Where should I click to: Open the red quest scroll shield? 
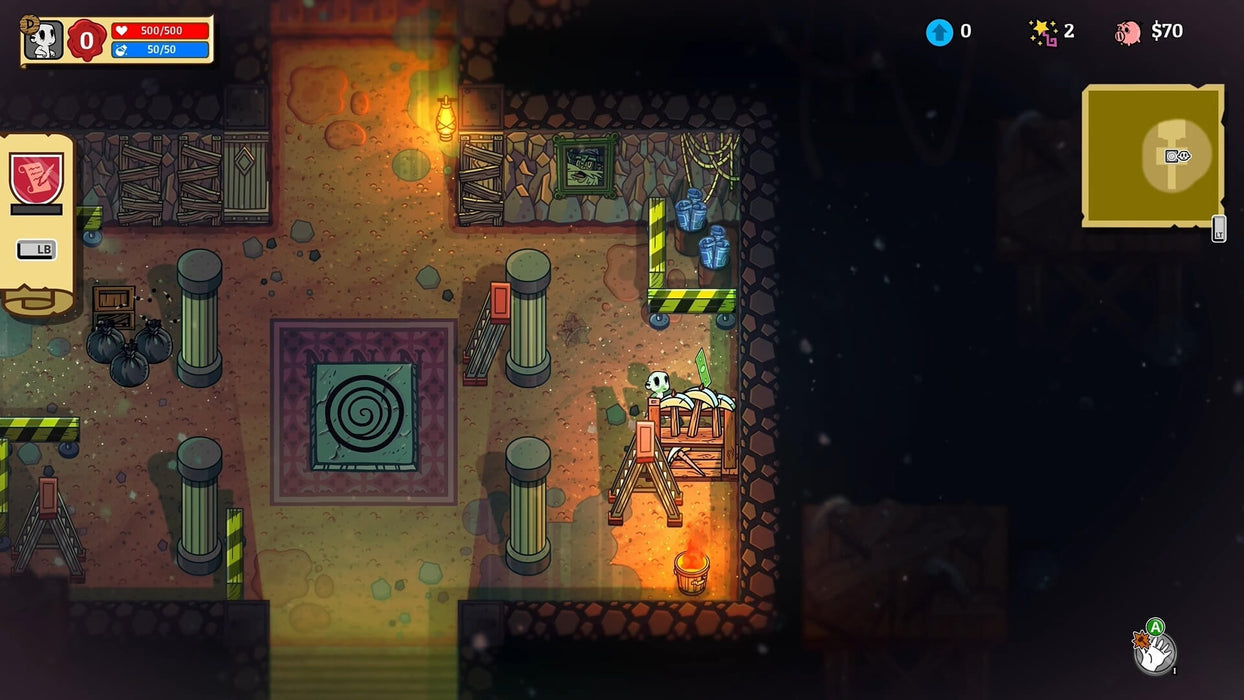tap(36, 177)
